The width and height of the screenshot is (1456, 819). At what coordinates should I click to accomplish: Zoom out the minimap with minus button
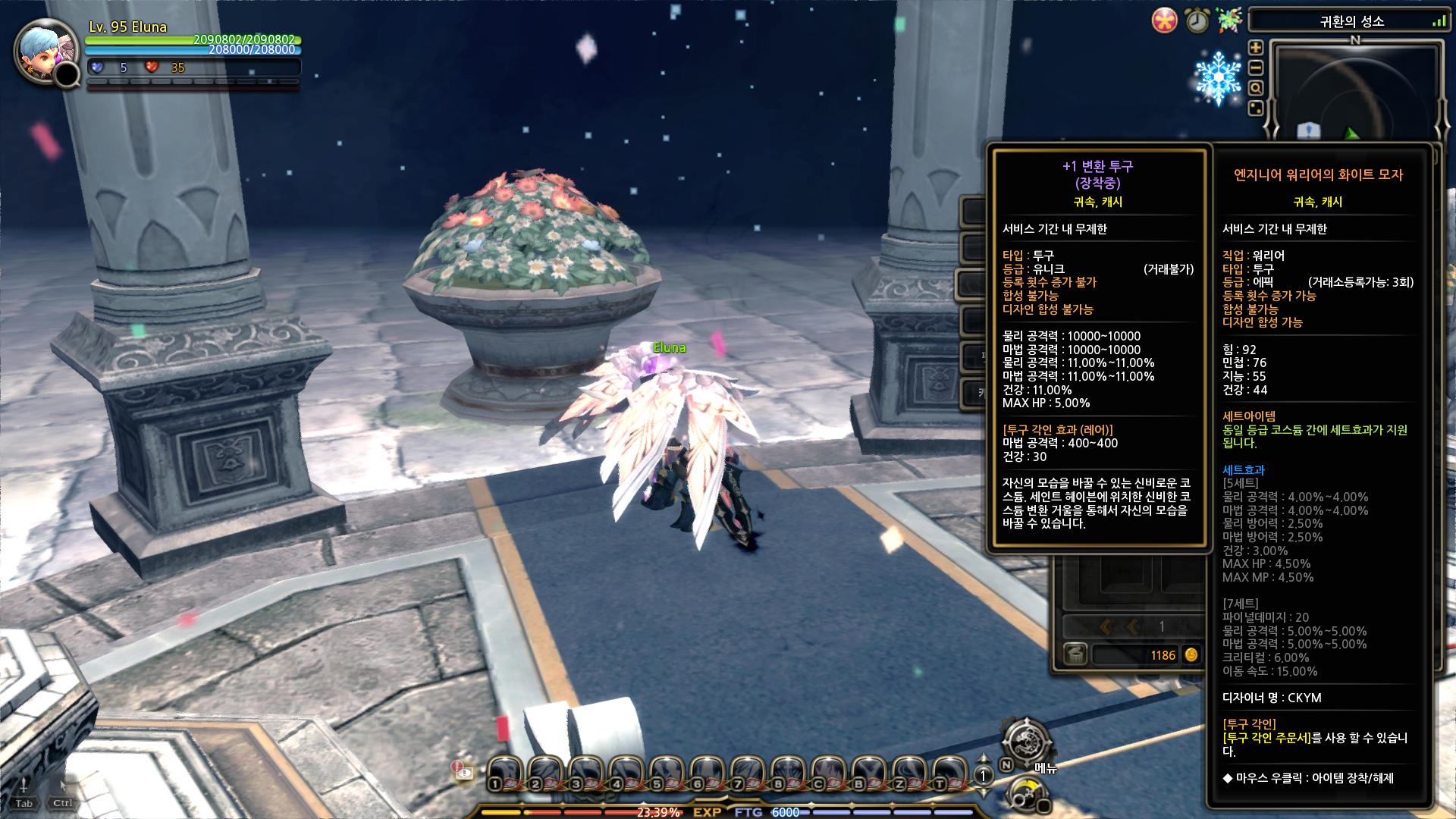pyautogui.click(x=1256, y=67)
